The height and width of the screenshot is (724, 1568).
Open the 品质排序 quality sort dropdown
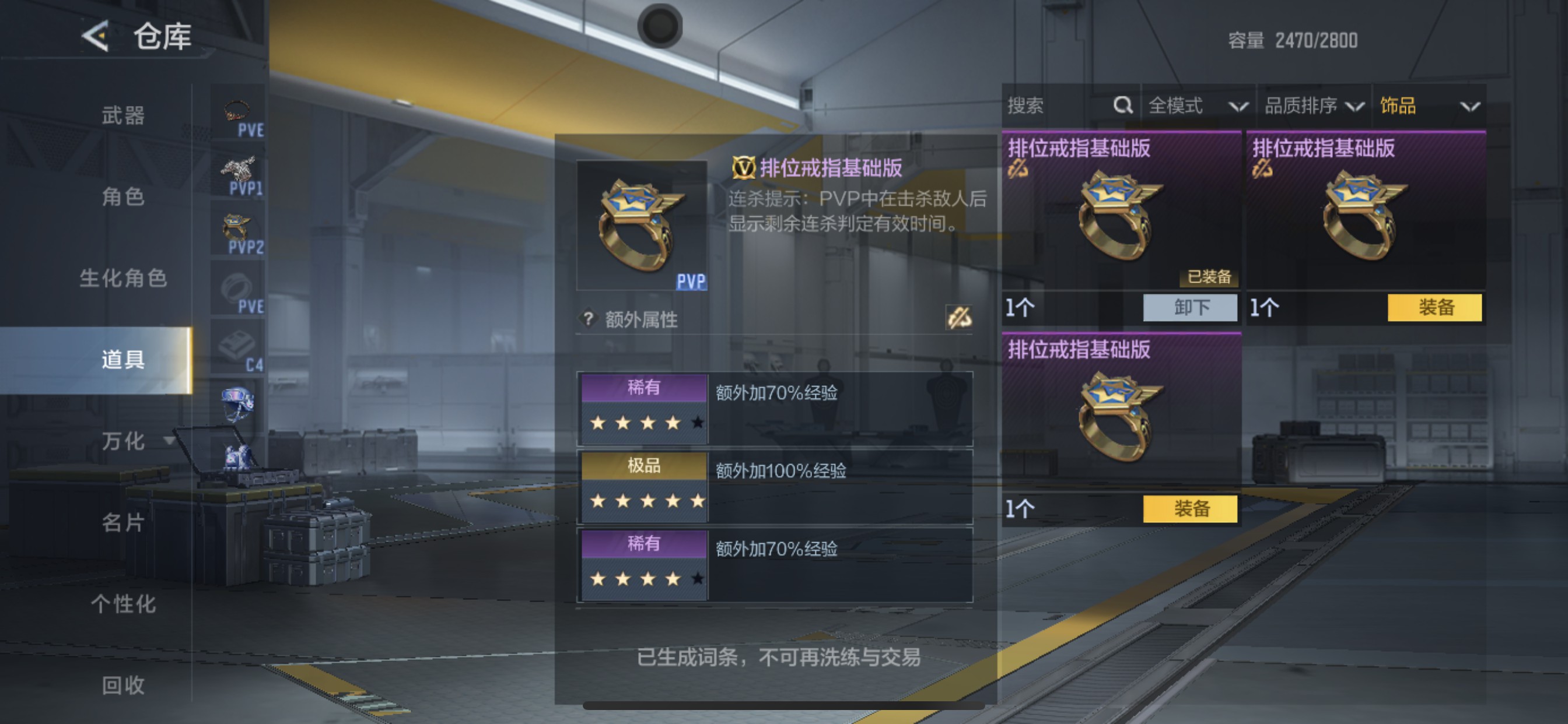1312,106
